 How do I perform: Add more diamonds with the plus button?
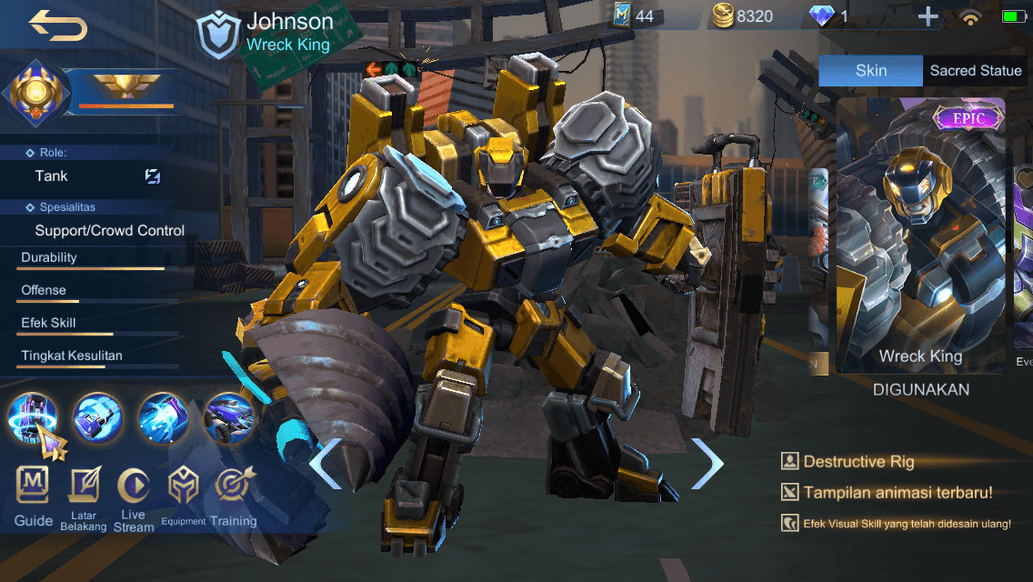click(x=928, y=16)
